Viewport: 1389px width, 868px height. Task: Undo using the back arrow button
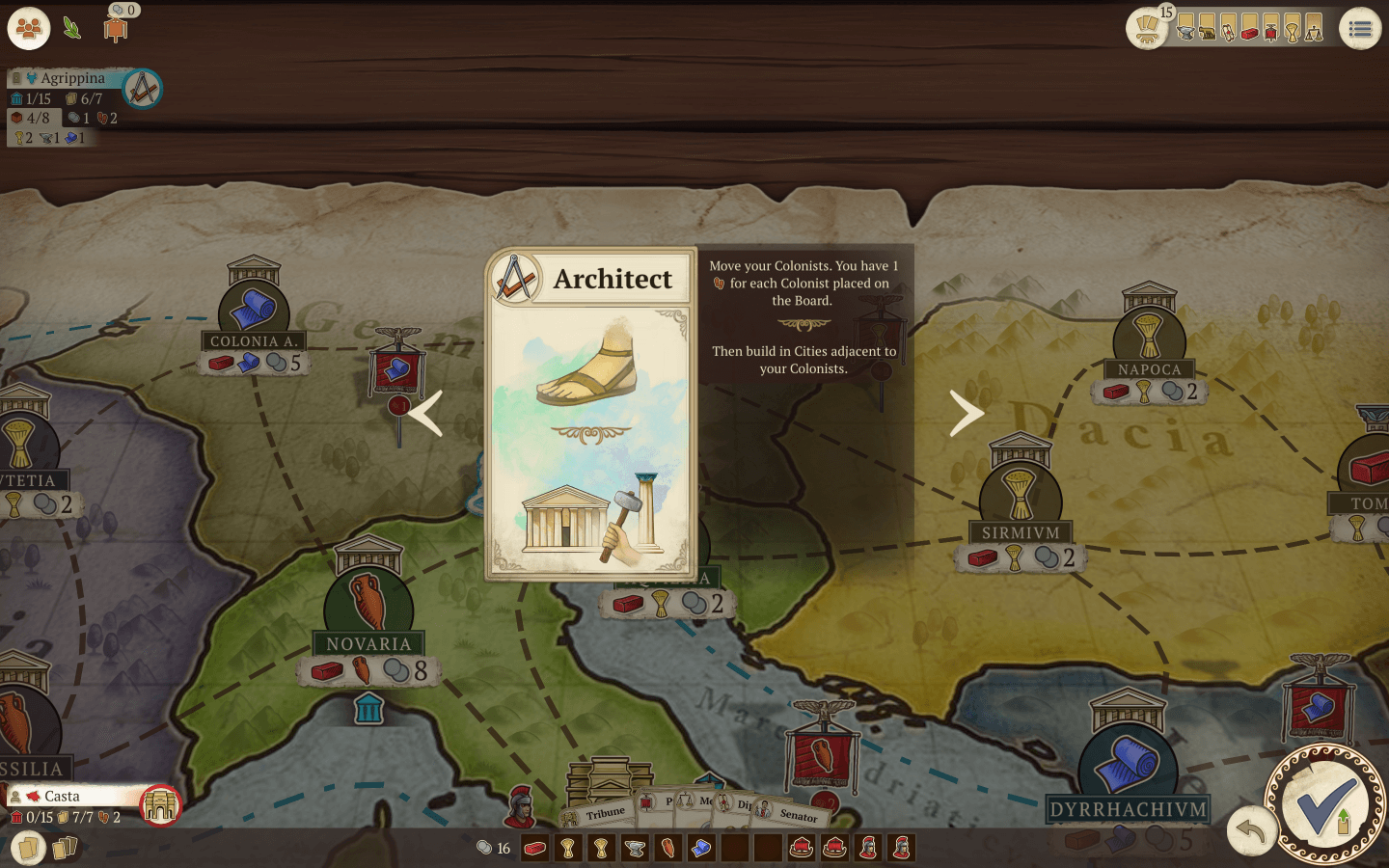pos(1251,829)
